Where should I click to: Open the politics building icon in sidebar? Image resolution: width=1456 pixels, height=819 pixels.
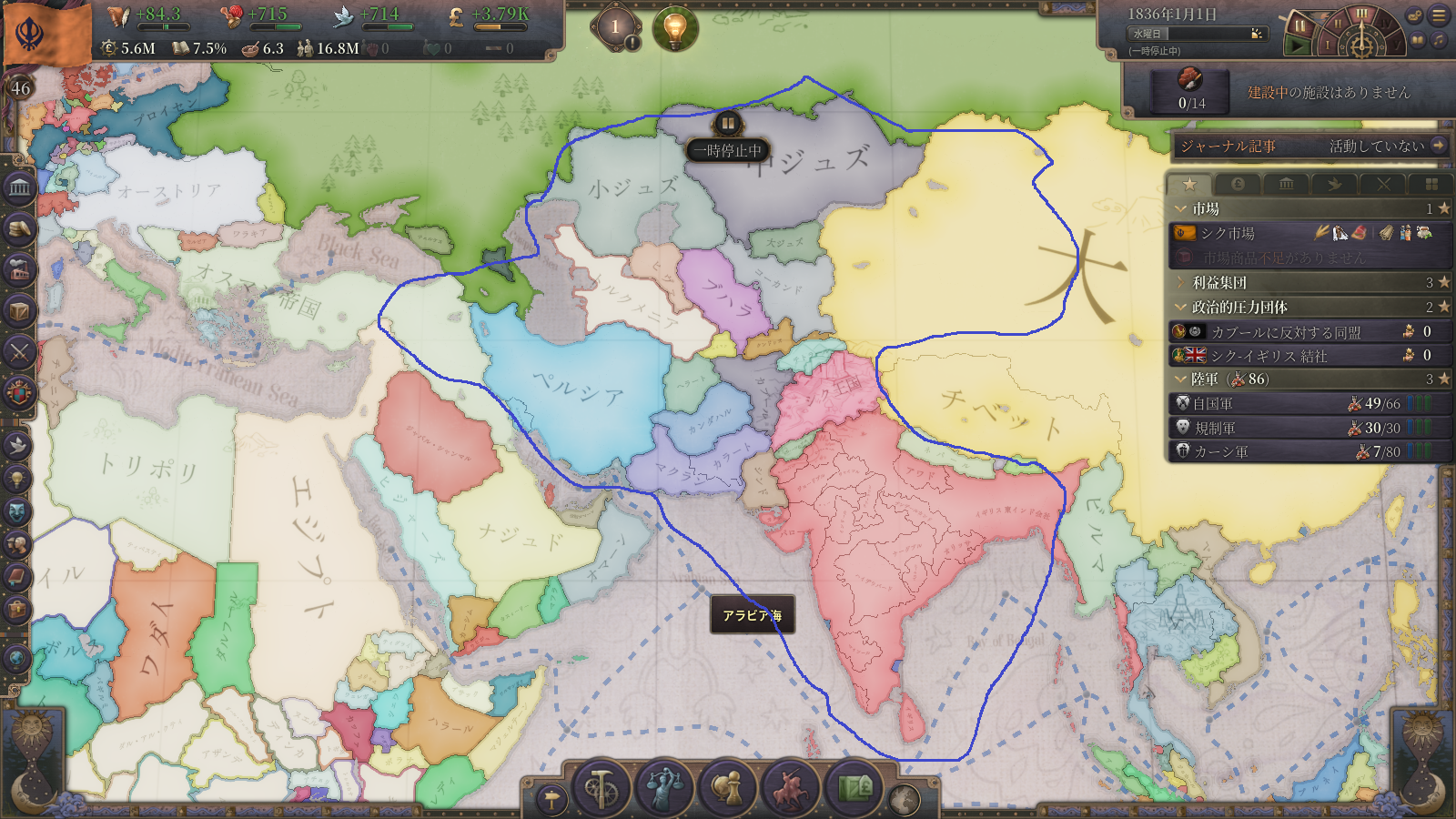pos(19,188)
